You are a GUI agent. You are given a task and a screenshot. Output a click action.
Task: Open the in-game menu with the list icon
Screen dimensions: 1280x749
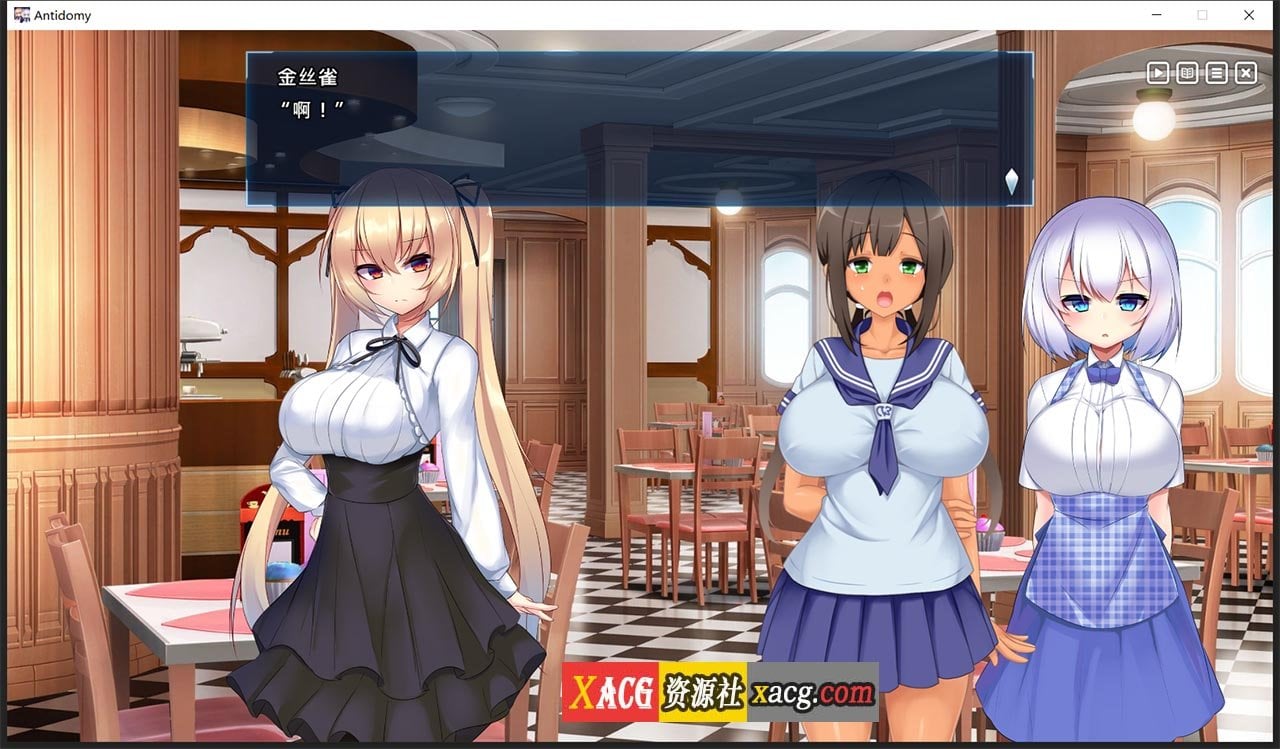click(1216, 73)
